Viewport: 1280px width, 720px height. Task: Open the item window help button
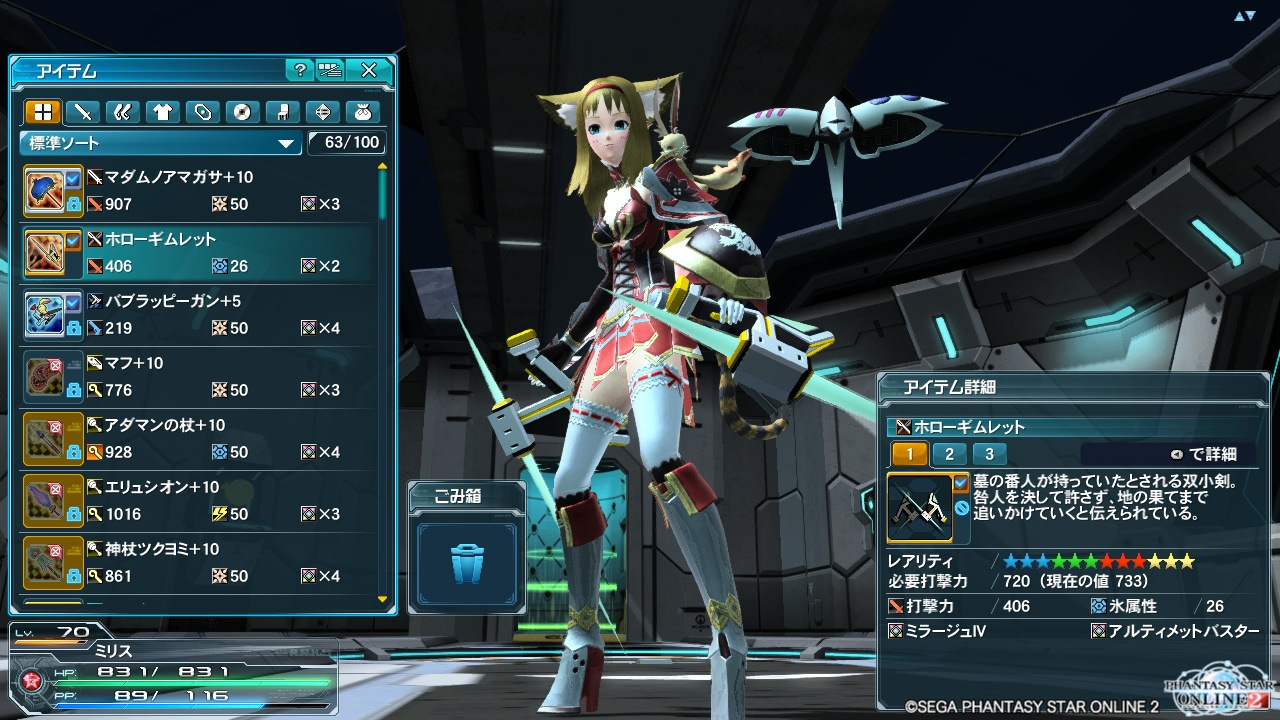(x=299, y=70)
